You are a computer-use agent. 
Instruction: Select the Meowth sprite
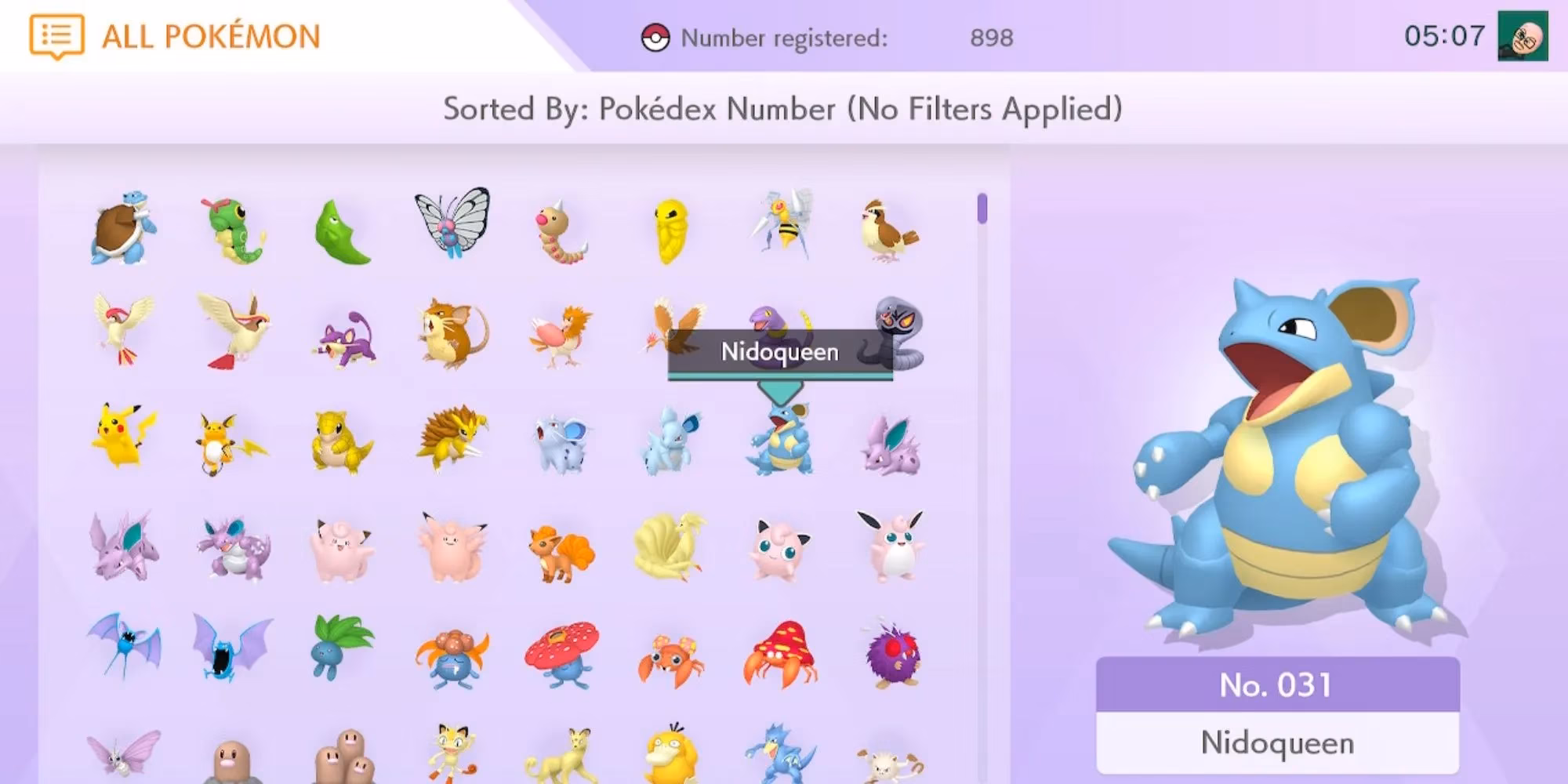pyautogui.click(x=451, y=753)
